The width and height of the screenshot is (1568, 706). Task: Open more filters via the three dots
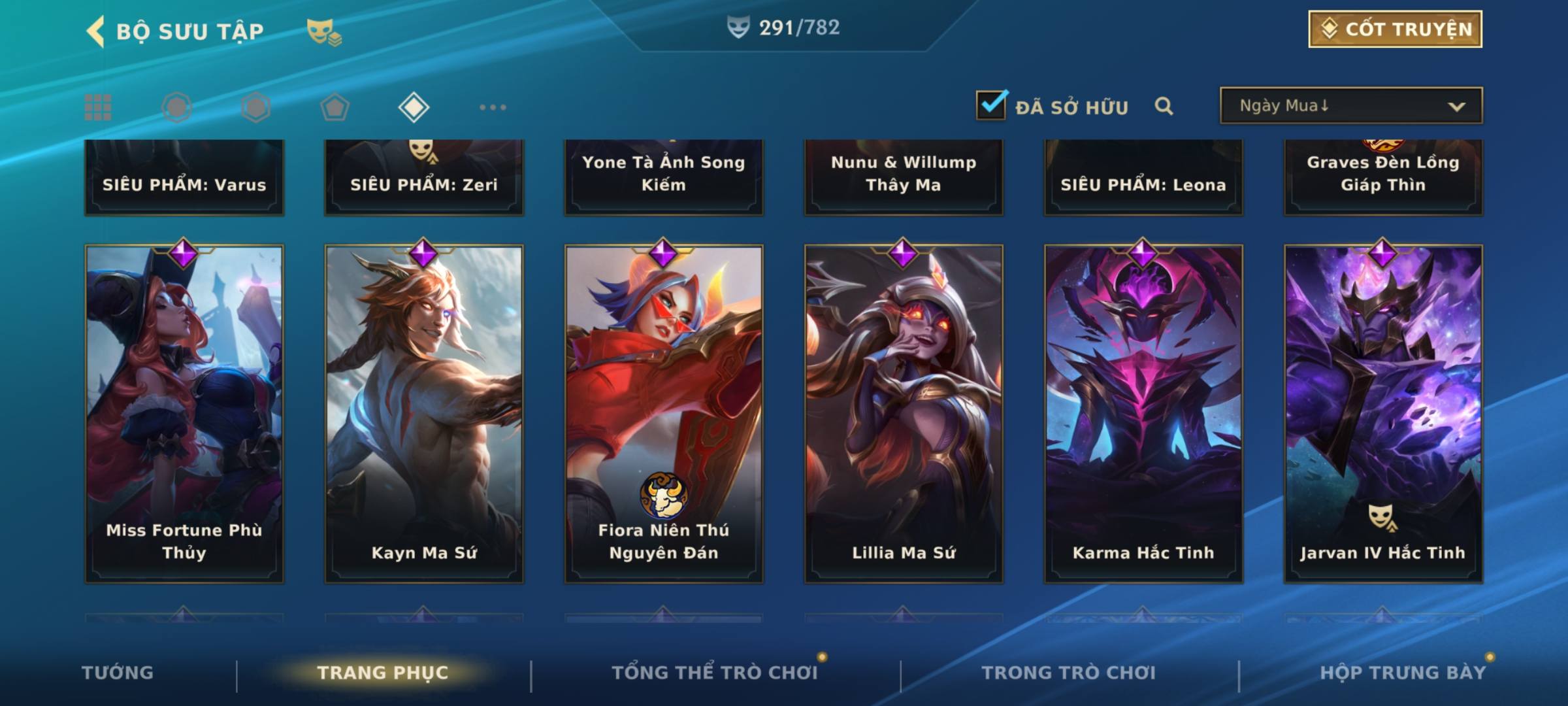click(x=493, y=107)
